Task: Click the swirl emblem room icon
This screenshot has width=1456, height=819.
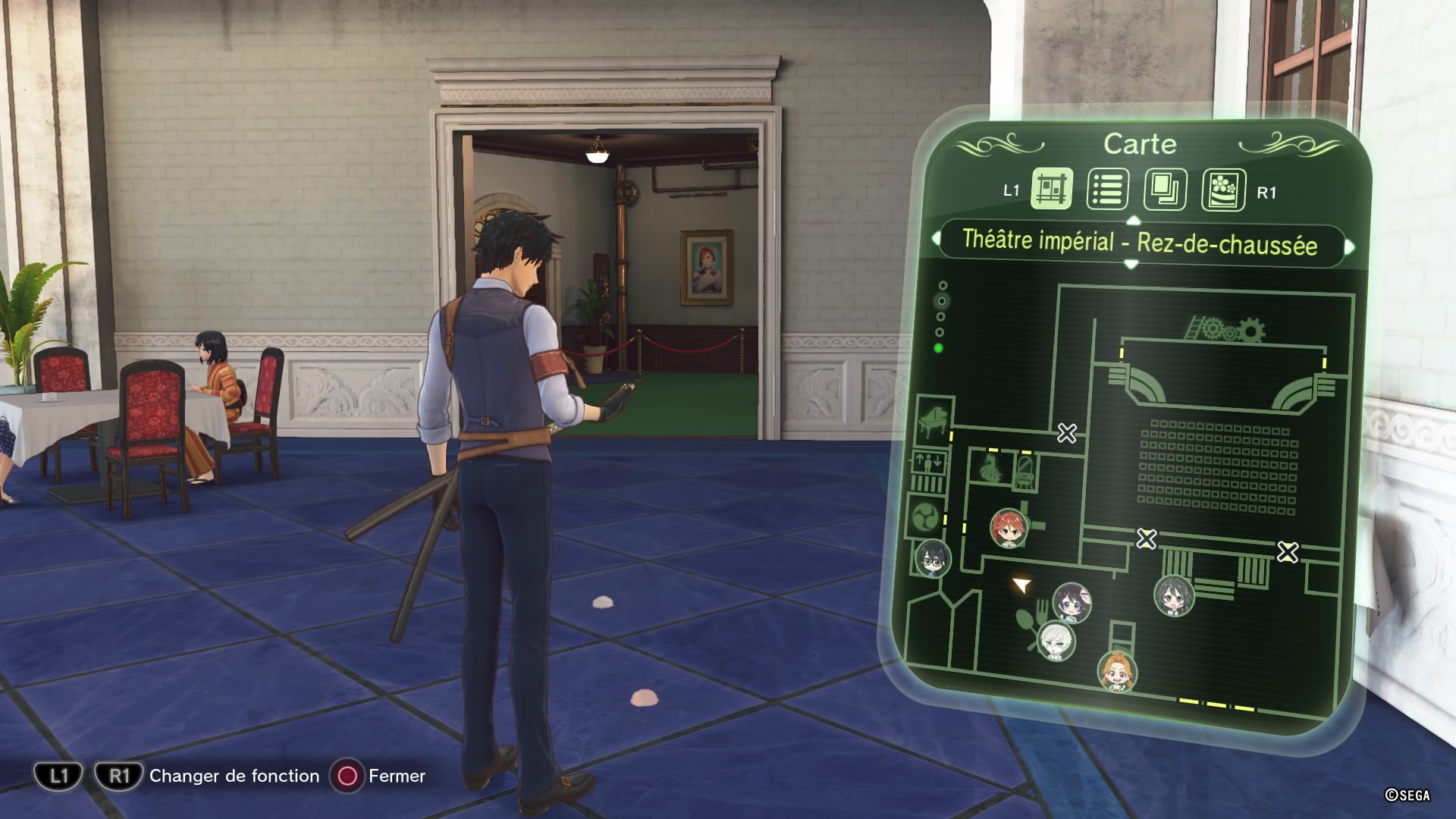Action: click(926, 518)
